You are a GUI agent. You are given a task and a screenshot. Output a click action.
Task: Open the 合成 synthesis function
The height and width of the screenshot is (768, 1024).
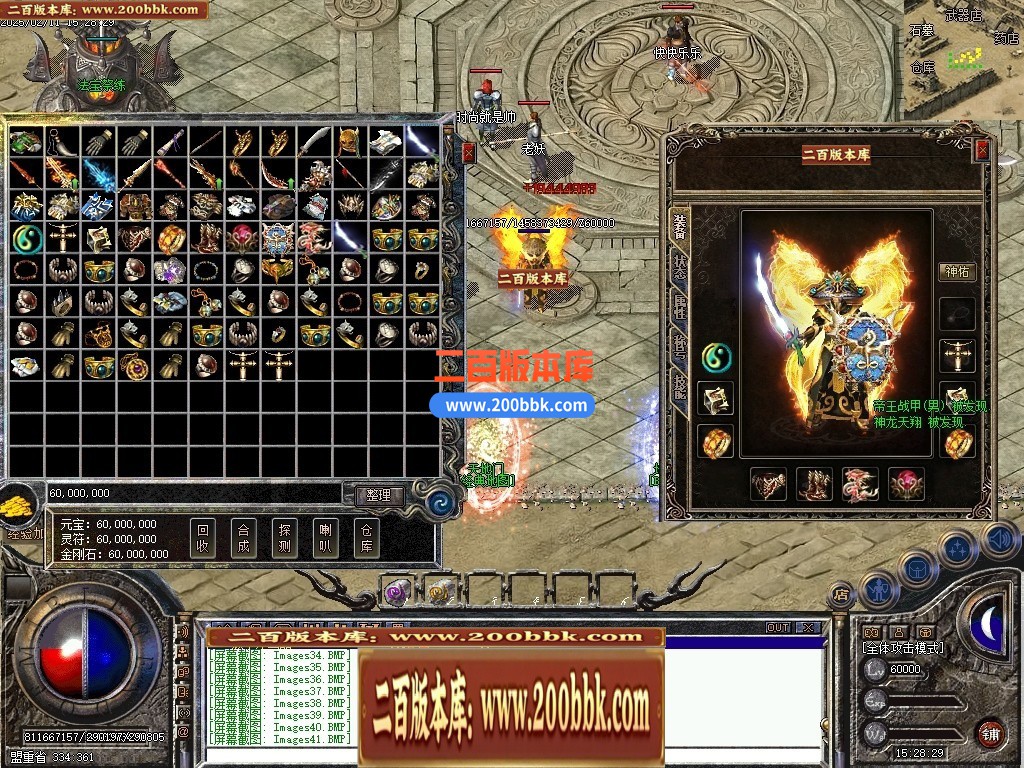(243, 538)
